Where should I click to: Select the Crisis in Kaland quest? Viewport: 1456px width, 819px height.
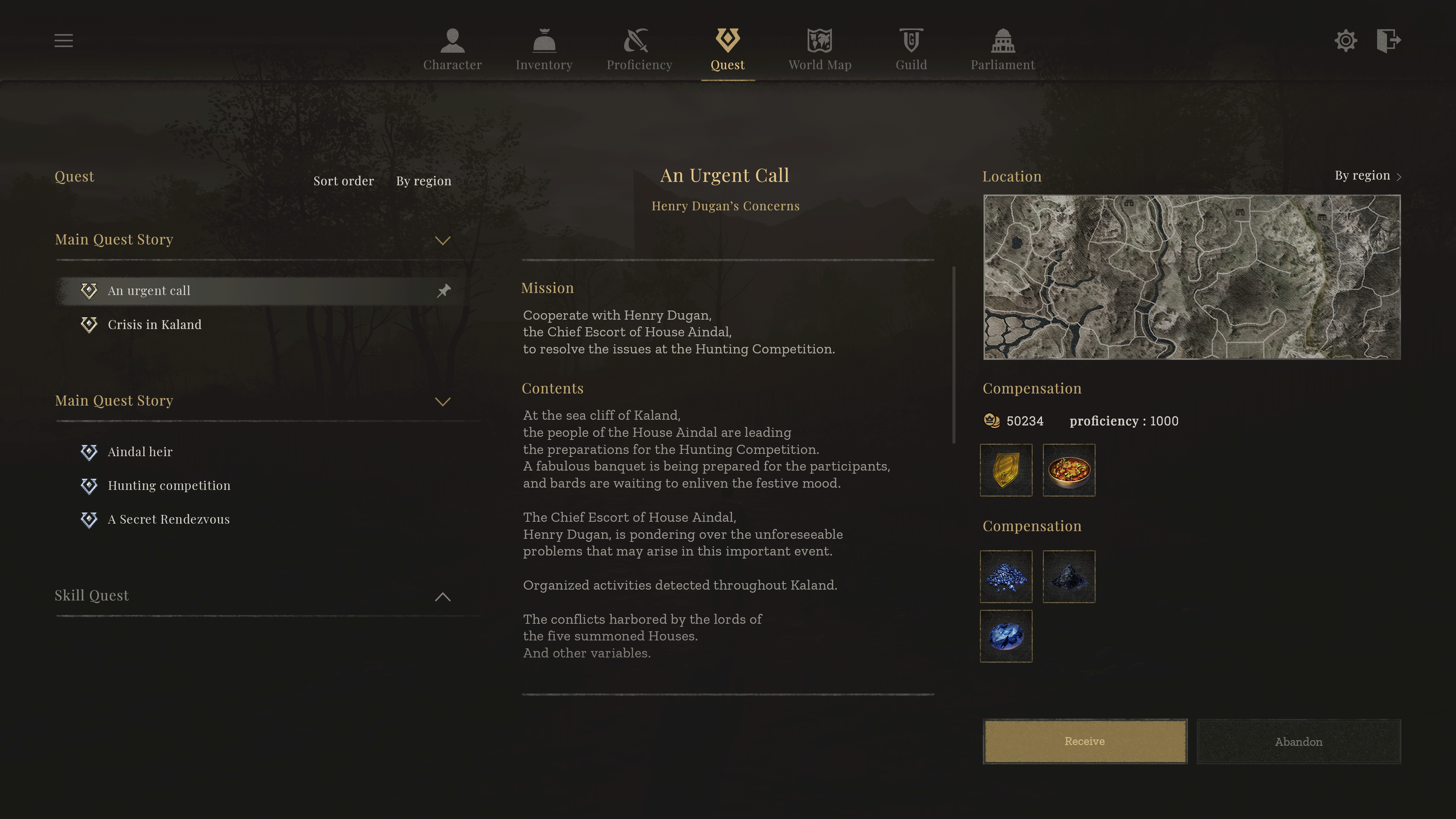point(154,325)
